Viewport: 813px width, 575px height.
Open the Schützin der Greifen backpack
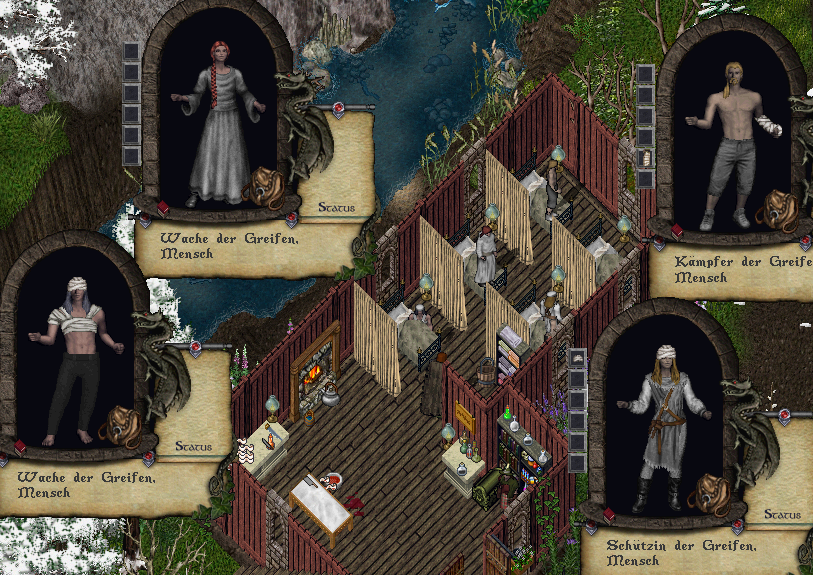point(709,495)
